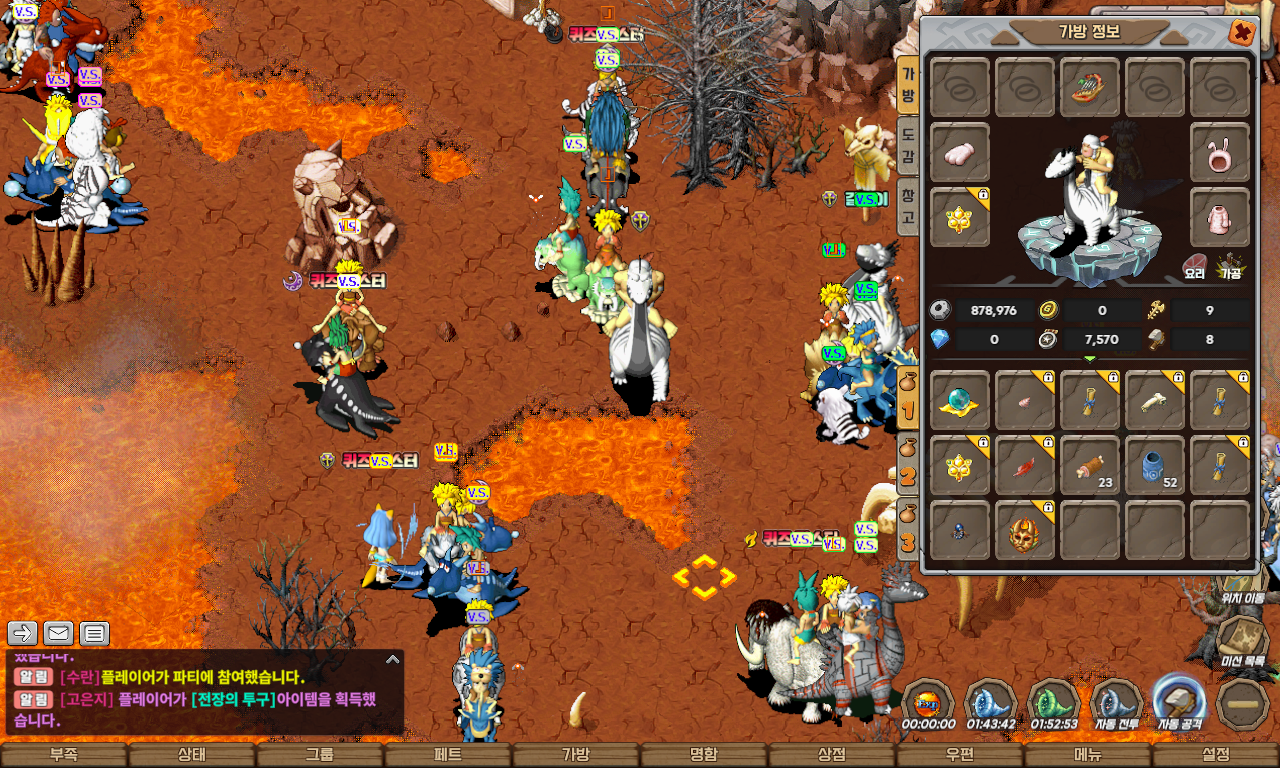Open the envelope mail icon above chat
Viewport: 1280px width, 768px height.
tap(59, 633)
